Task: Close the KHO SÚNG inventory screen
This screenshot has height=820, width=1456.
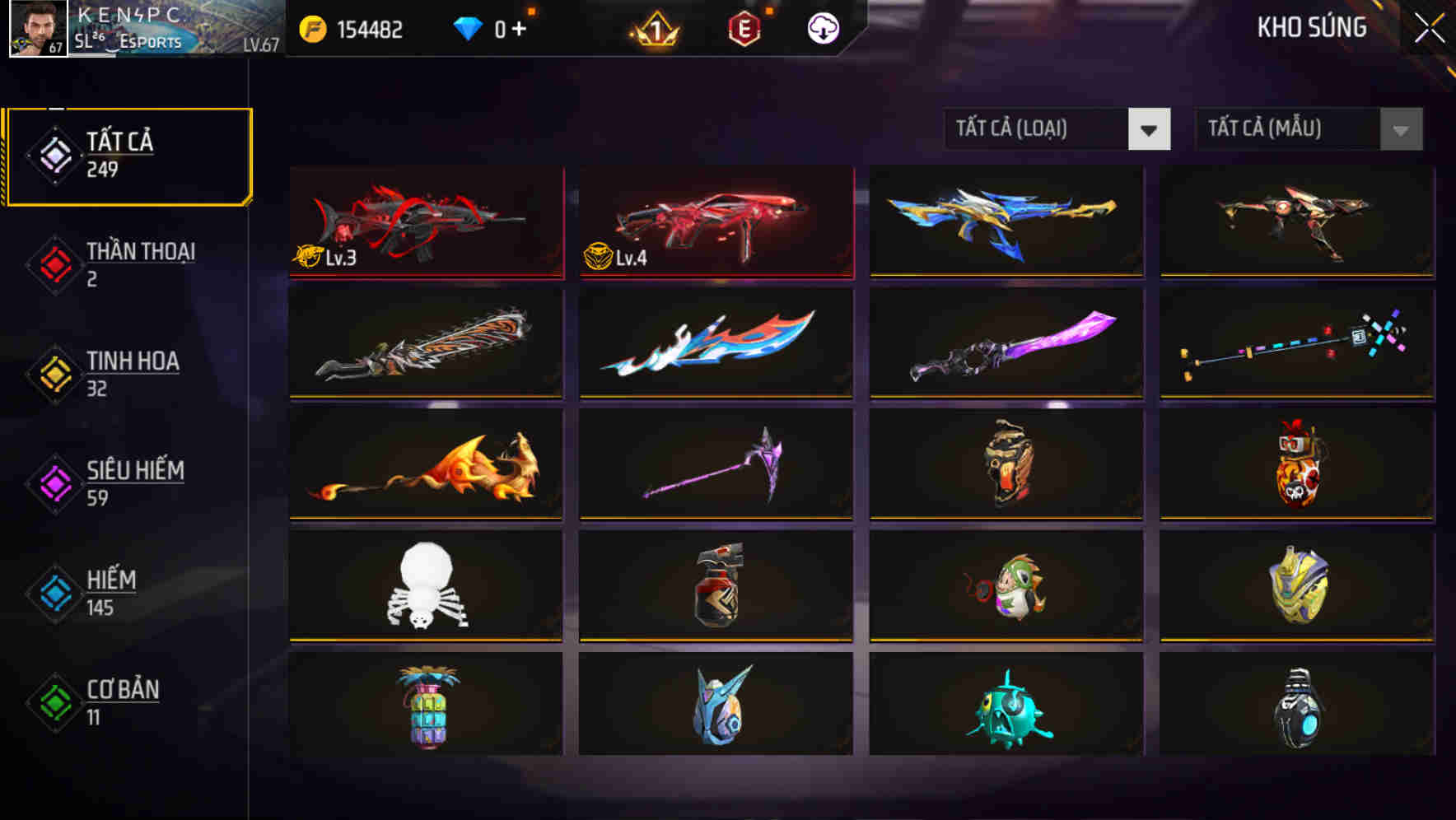Action: pyautogui.click(x=1430, y=26)
